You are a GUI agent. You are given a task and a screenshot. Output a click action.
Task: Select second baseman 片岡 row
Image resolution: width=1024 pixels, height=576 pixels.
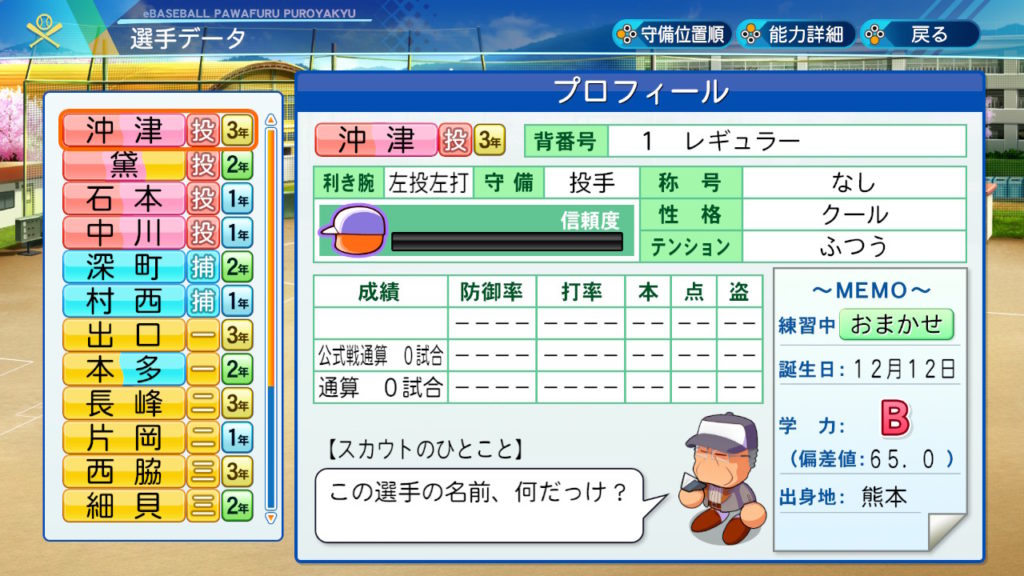157,437
